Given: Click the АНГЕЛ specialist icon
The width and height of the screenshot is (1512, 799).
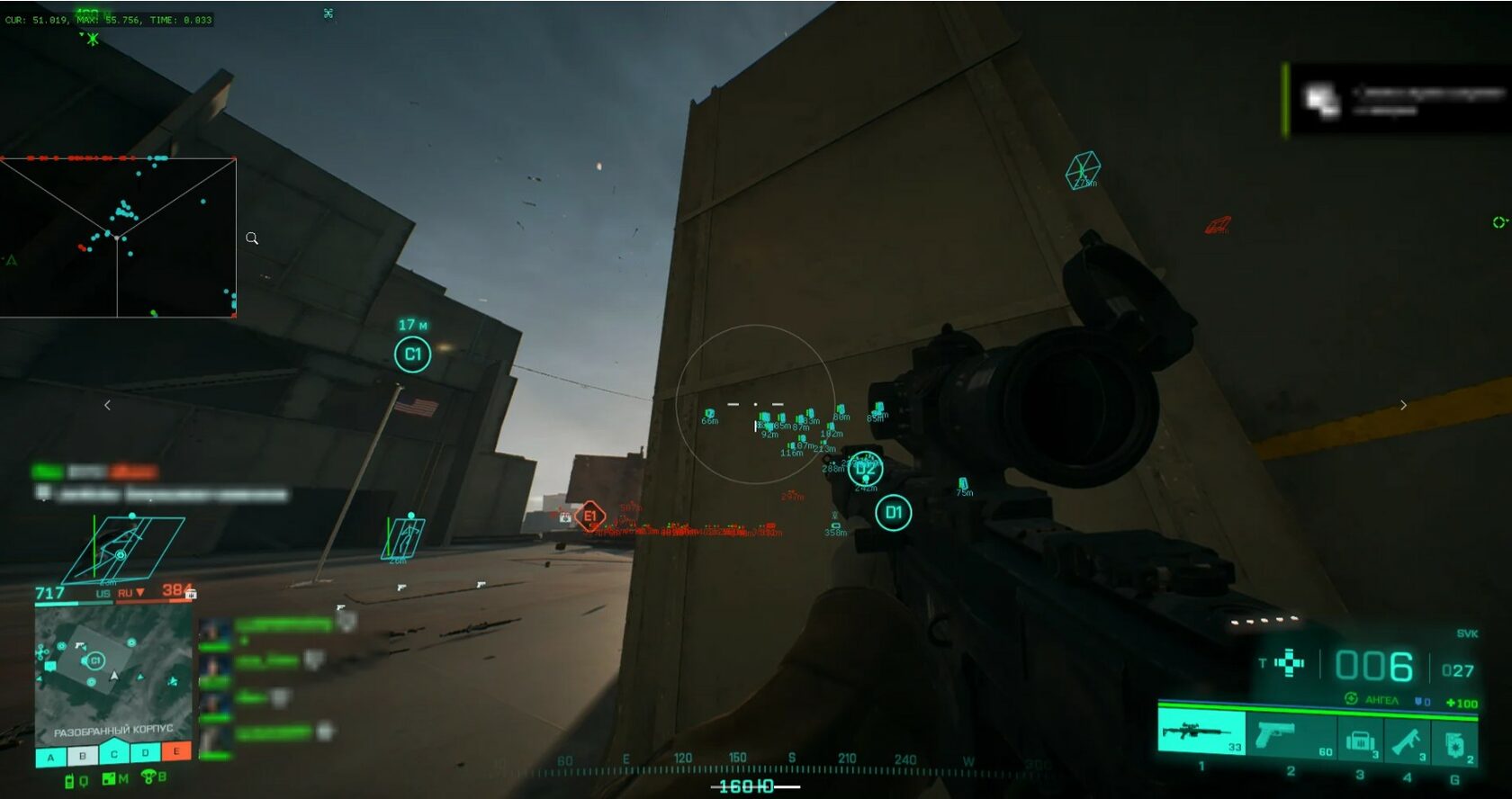Looking at the screenshot, I should pos(1350,698).
